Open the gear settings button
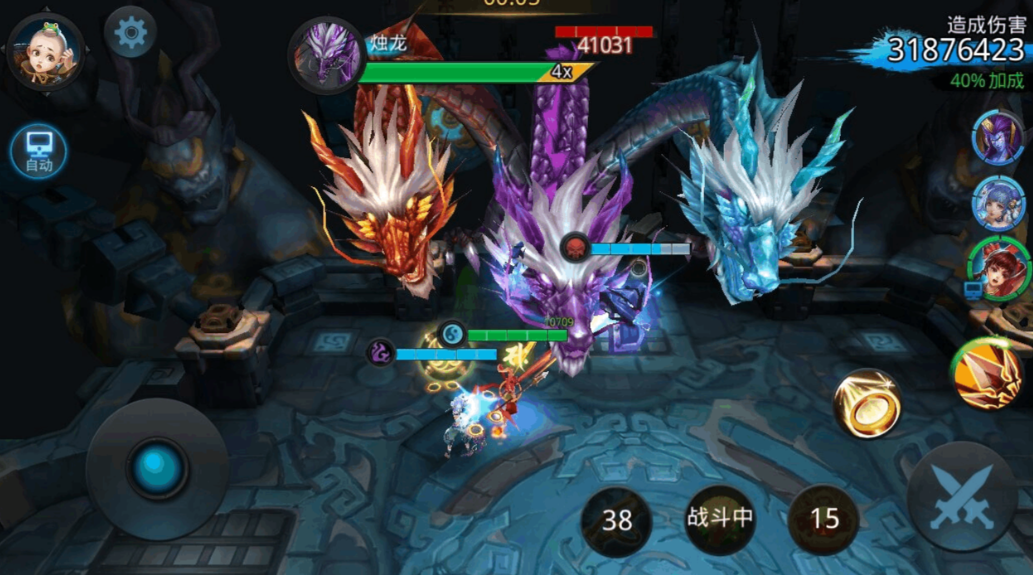Screen dimensions: 1033x575 pyautogui.click(x=130, y=34)
